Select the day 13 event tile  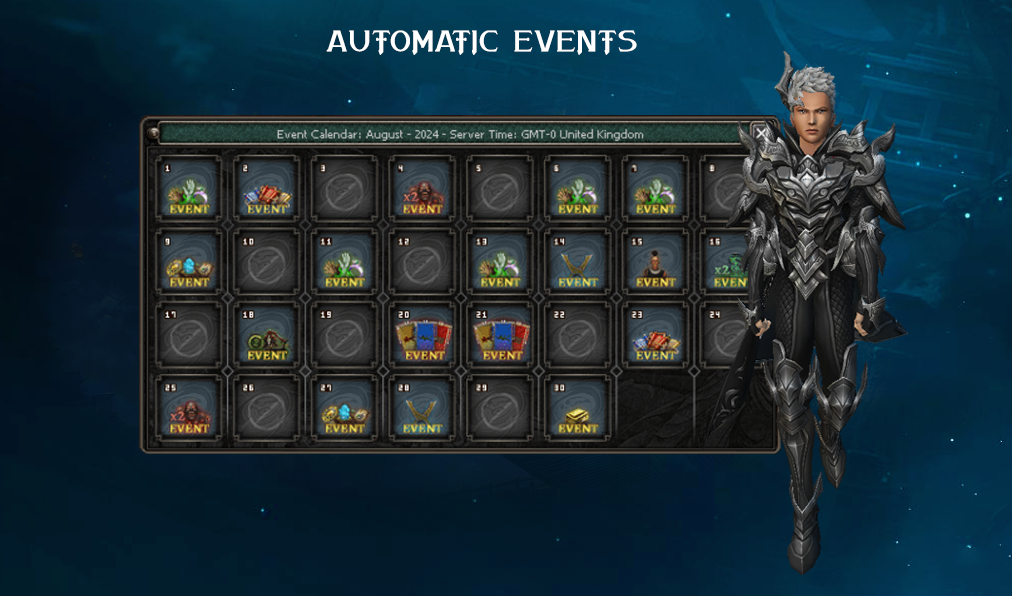[x=500, y=263]
